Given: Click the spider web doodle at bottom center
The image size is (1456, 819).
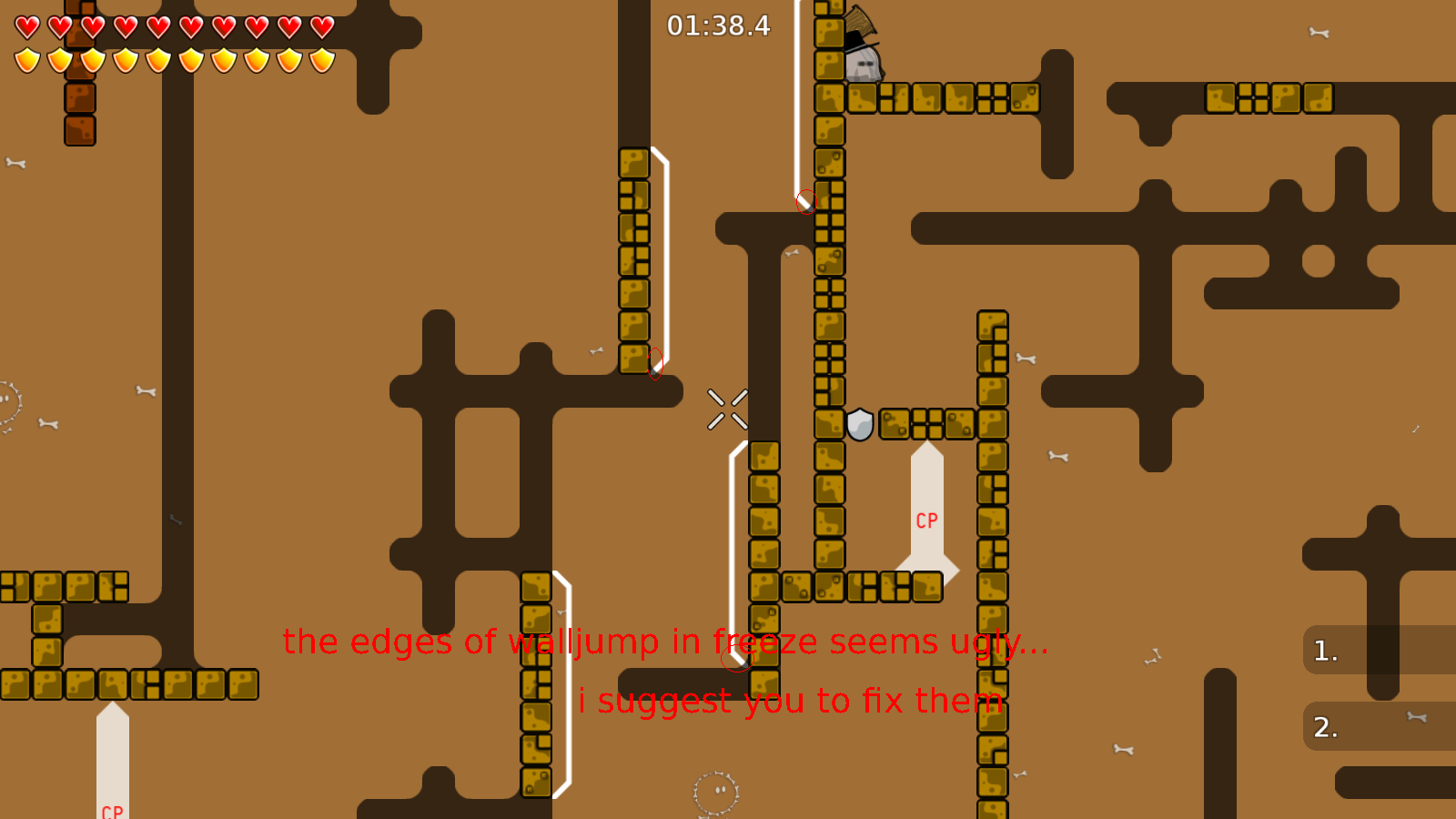Looking at the screenshot, I should pyautogui.click(x=713, y=790).
